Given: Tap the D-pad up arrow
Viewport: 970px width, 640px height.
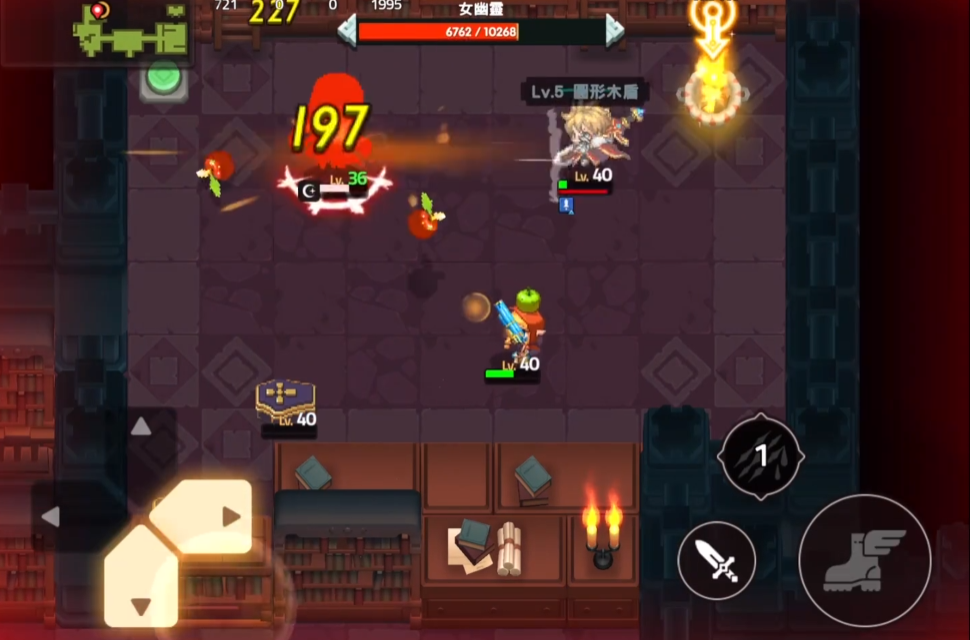Looking at the screenshot, I should [x=141, y=427].
